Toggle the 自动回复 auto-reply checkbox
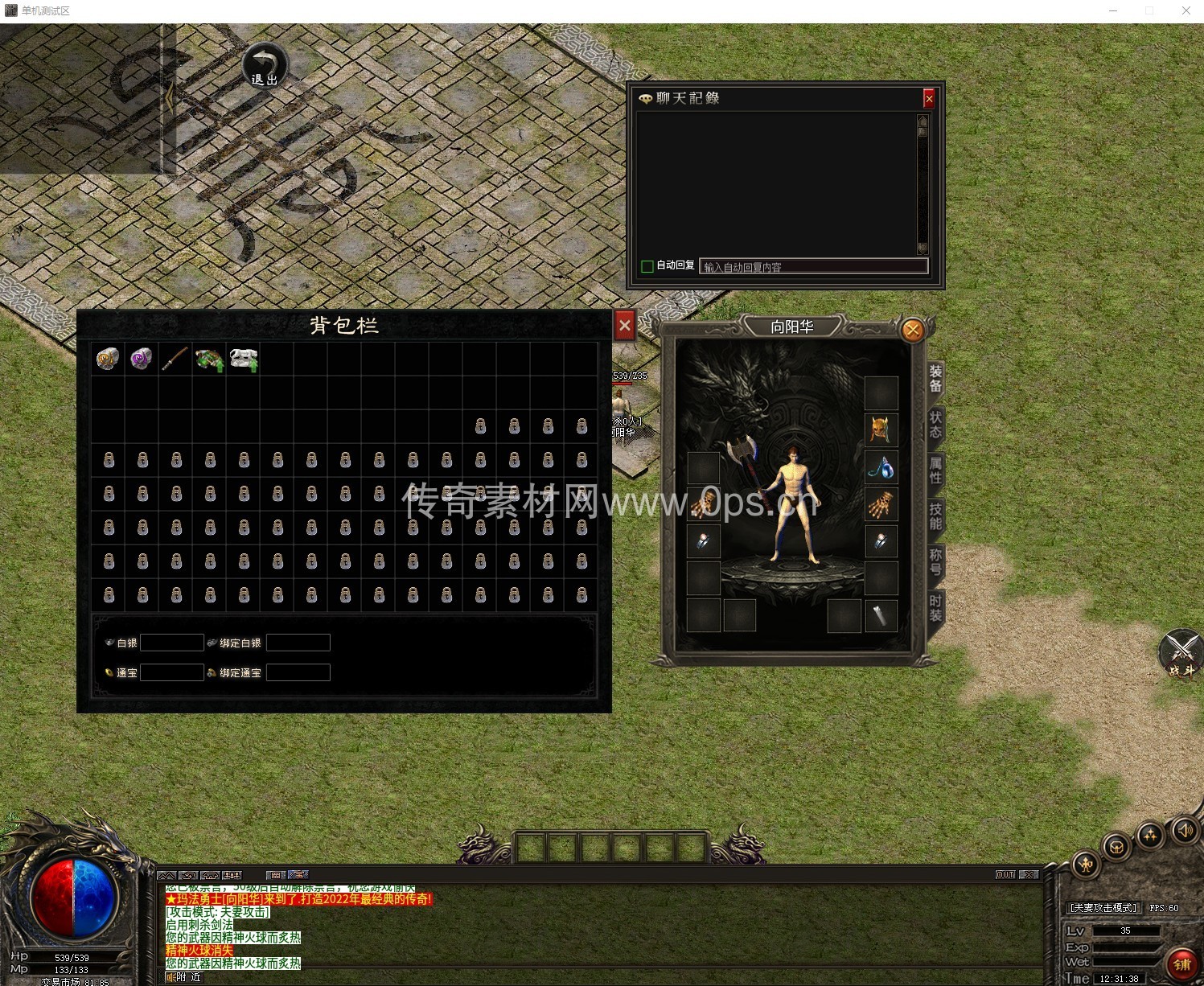 (x=647, y=266)
